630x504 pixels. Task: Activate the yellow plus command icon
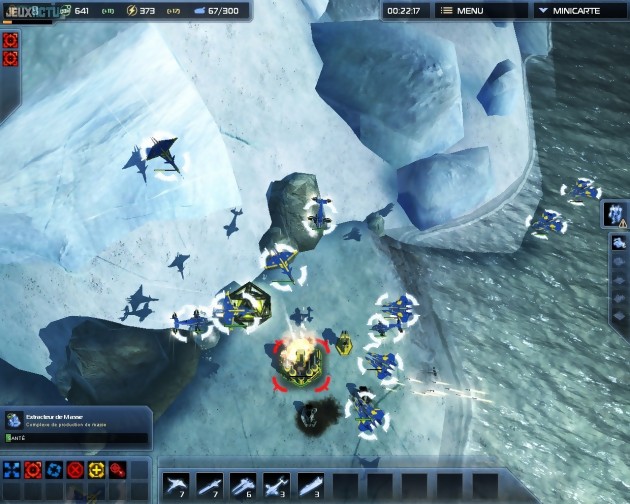click(x=96, y=470)
